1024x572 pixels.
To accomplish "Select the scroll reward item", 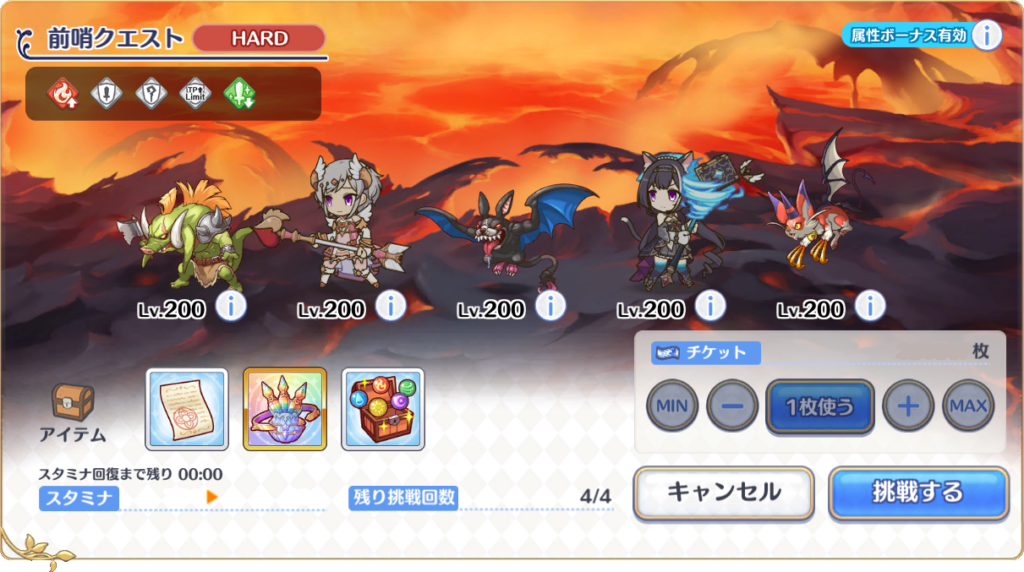I will [187, 409].
